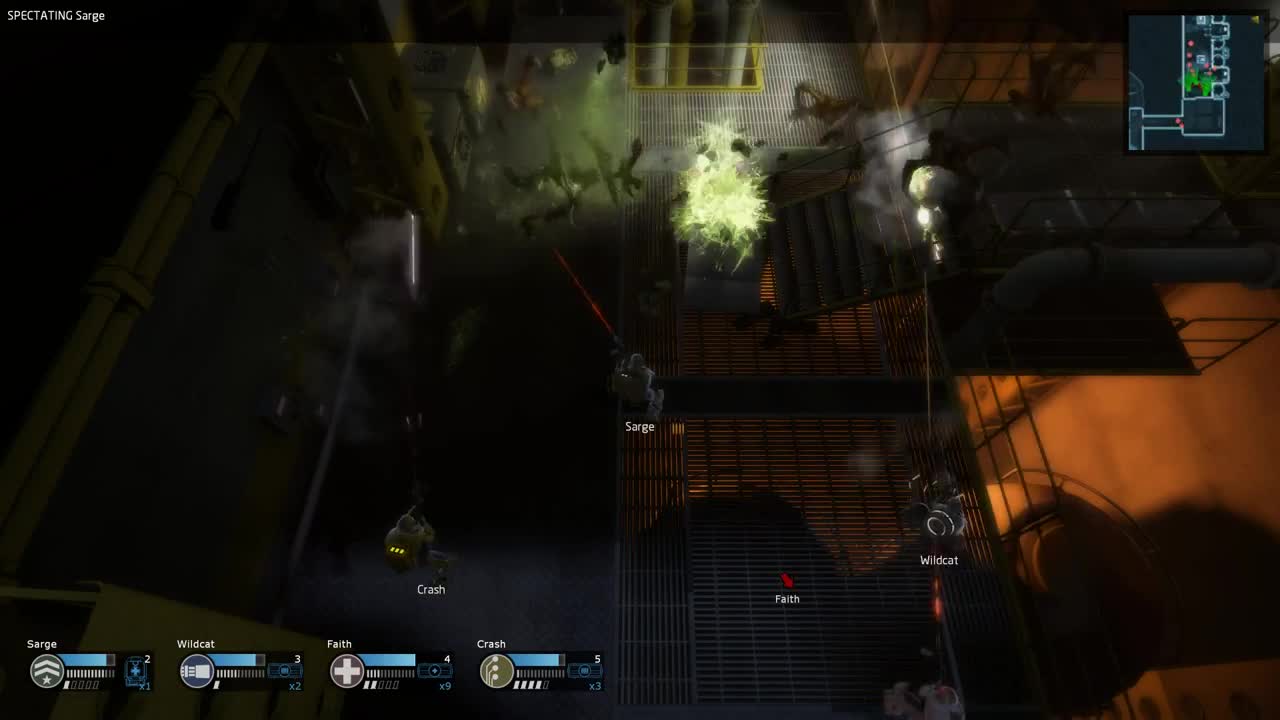Select Wildcat's secondary weapon icon showing x2
1280x720 pixels.
point(283,669)
